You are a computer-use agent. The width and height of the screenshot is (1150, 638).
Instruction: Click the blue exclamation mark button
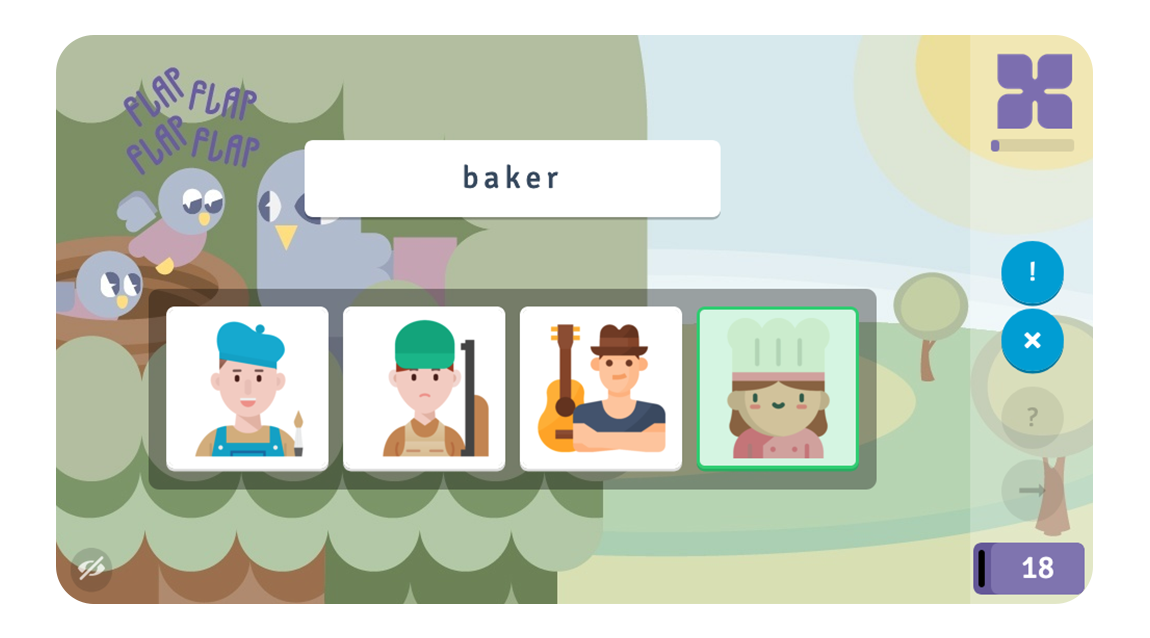[x=1032, y=272]
